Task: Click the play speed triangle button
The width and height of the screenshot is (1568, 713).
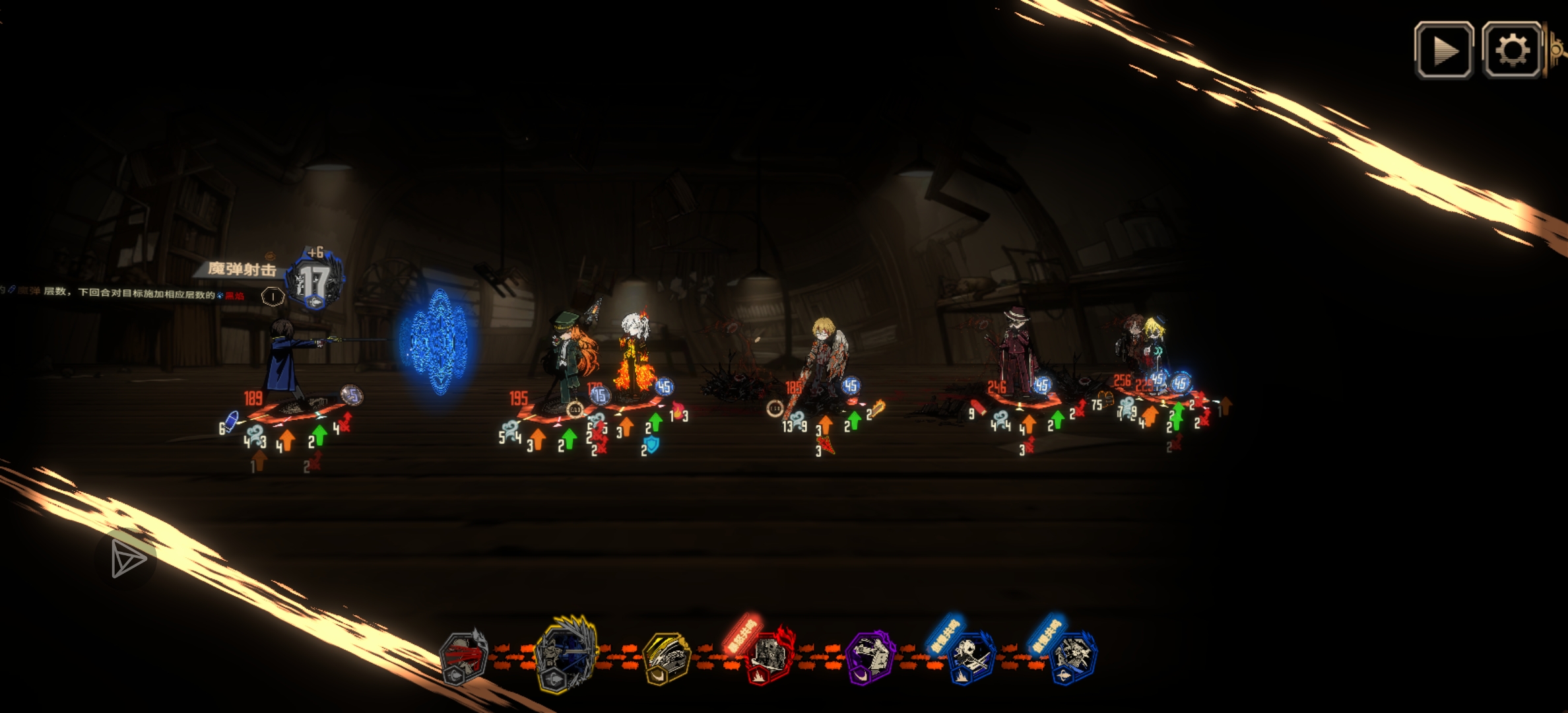Action: click(x=1444, y=50)
